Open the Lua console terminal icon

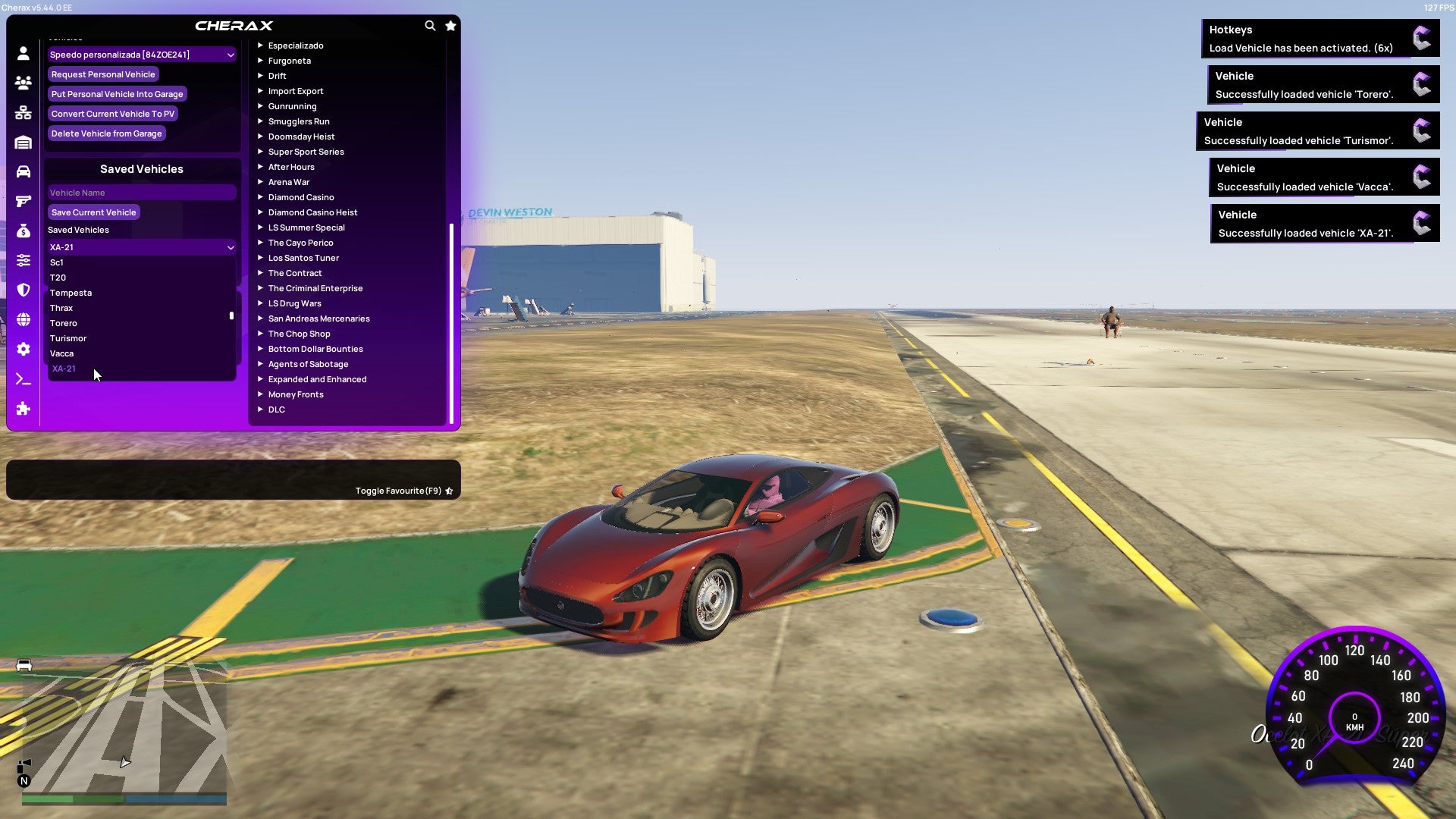(x=23, y=378)
